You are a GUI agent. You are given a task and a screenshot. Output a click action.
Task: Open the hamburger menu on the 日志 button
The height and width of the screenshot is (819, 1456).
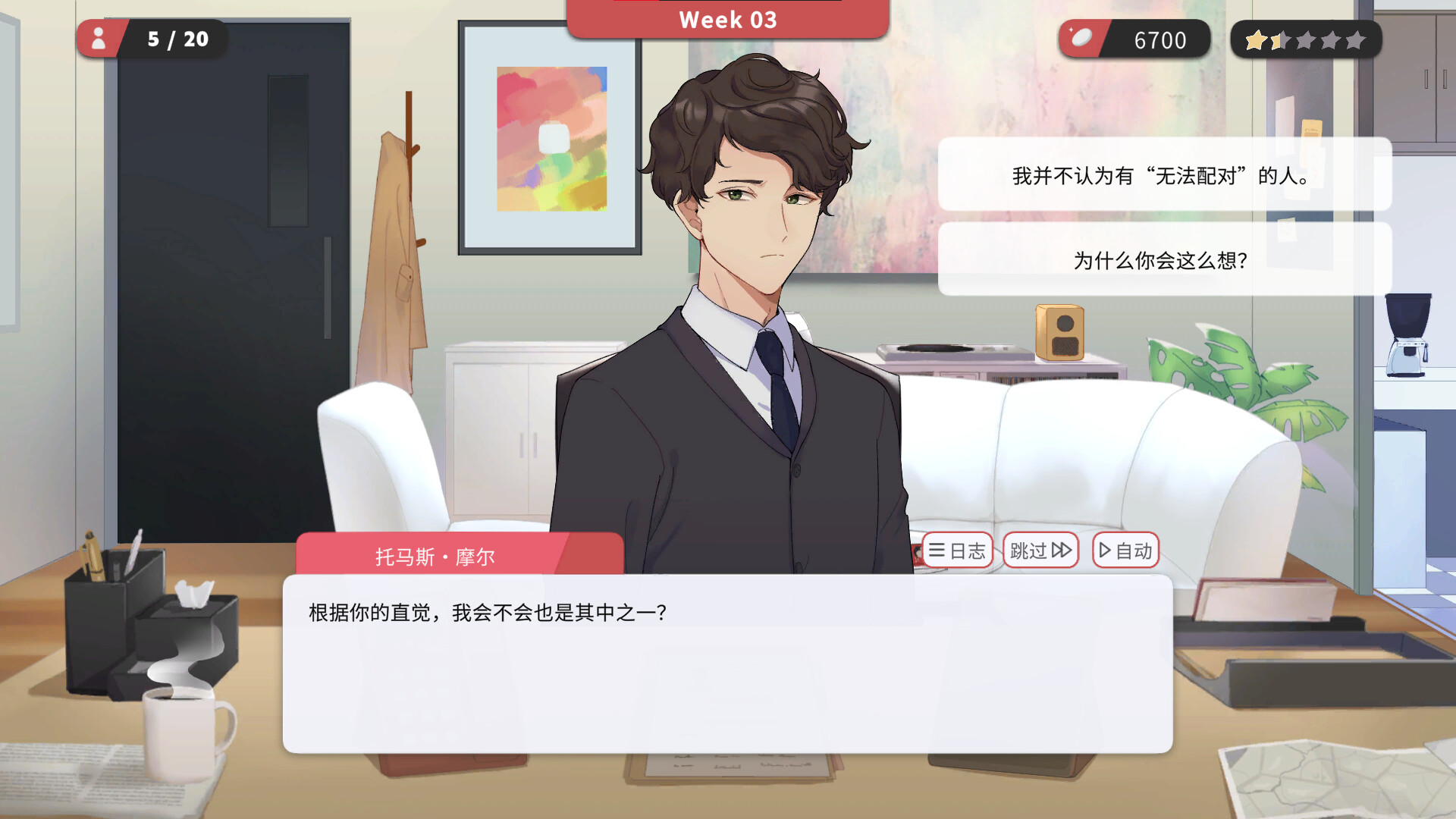pos(937,551)
